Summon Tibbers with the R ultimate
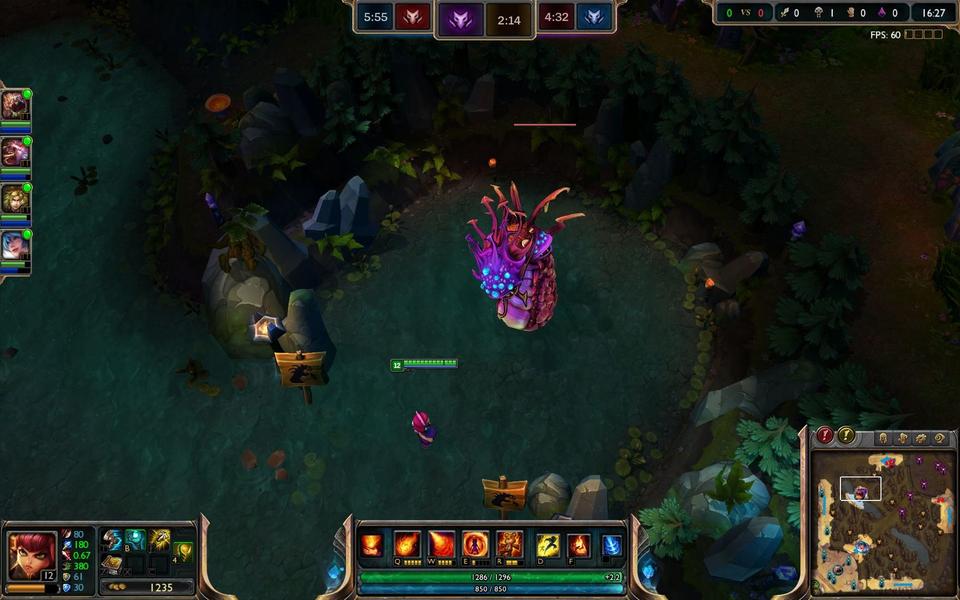960x600 pixels. pyautogui.click(x=510, y=545)
